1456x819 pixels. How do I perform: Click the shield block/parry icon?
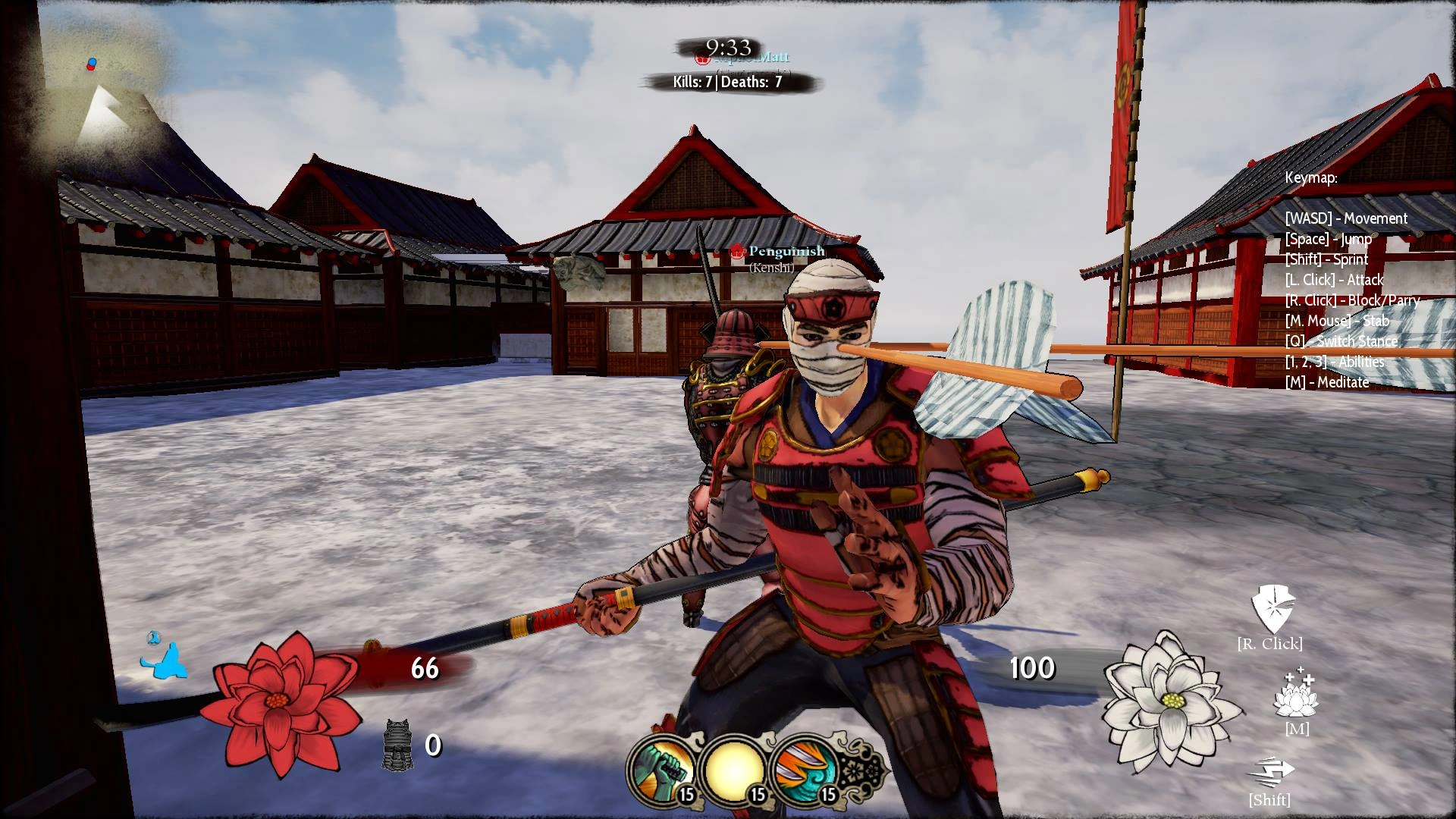(1272, 608)
